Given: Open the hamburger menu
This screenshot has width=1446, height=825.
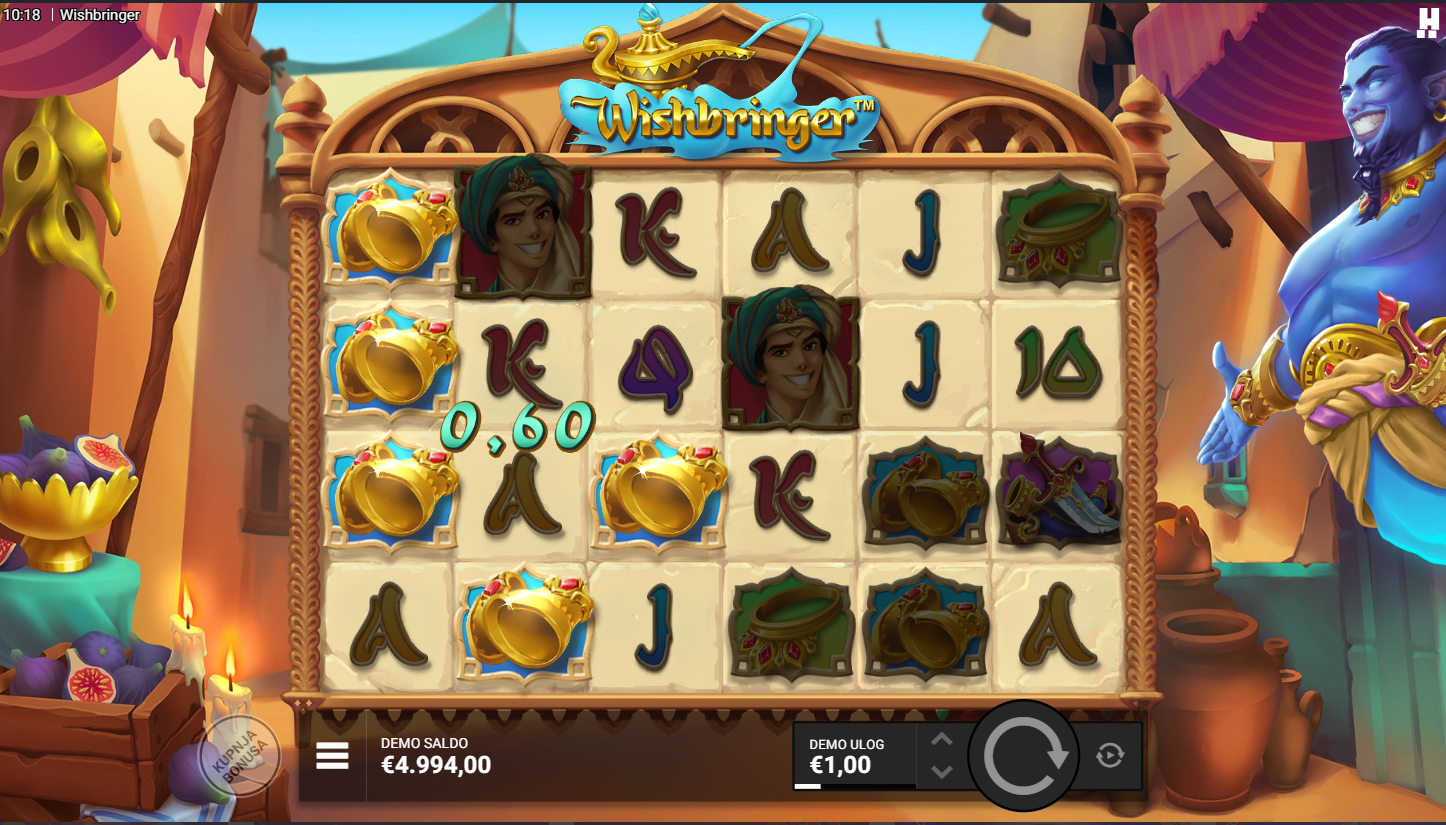Looking at the screenshot, I should pyautogui.click(x=332, y=756).
